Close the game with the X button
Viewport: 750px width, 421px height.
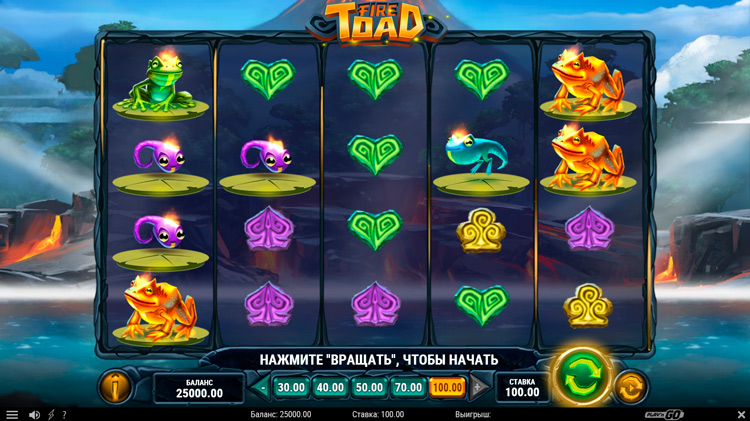click(740, 414)
